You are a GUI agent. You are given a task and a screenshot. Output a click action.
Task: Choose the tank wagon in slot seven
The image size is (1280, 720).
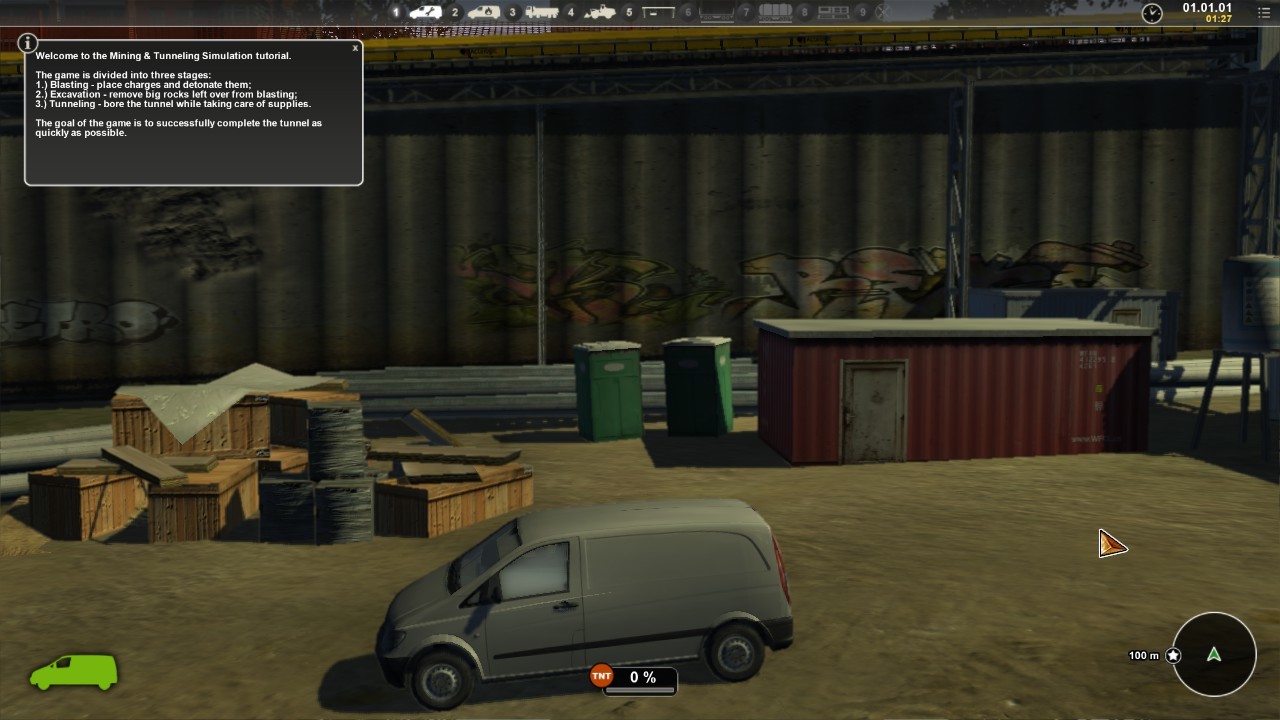(775, 12)
